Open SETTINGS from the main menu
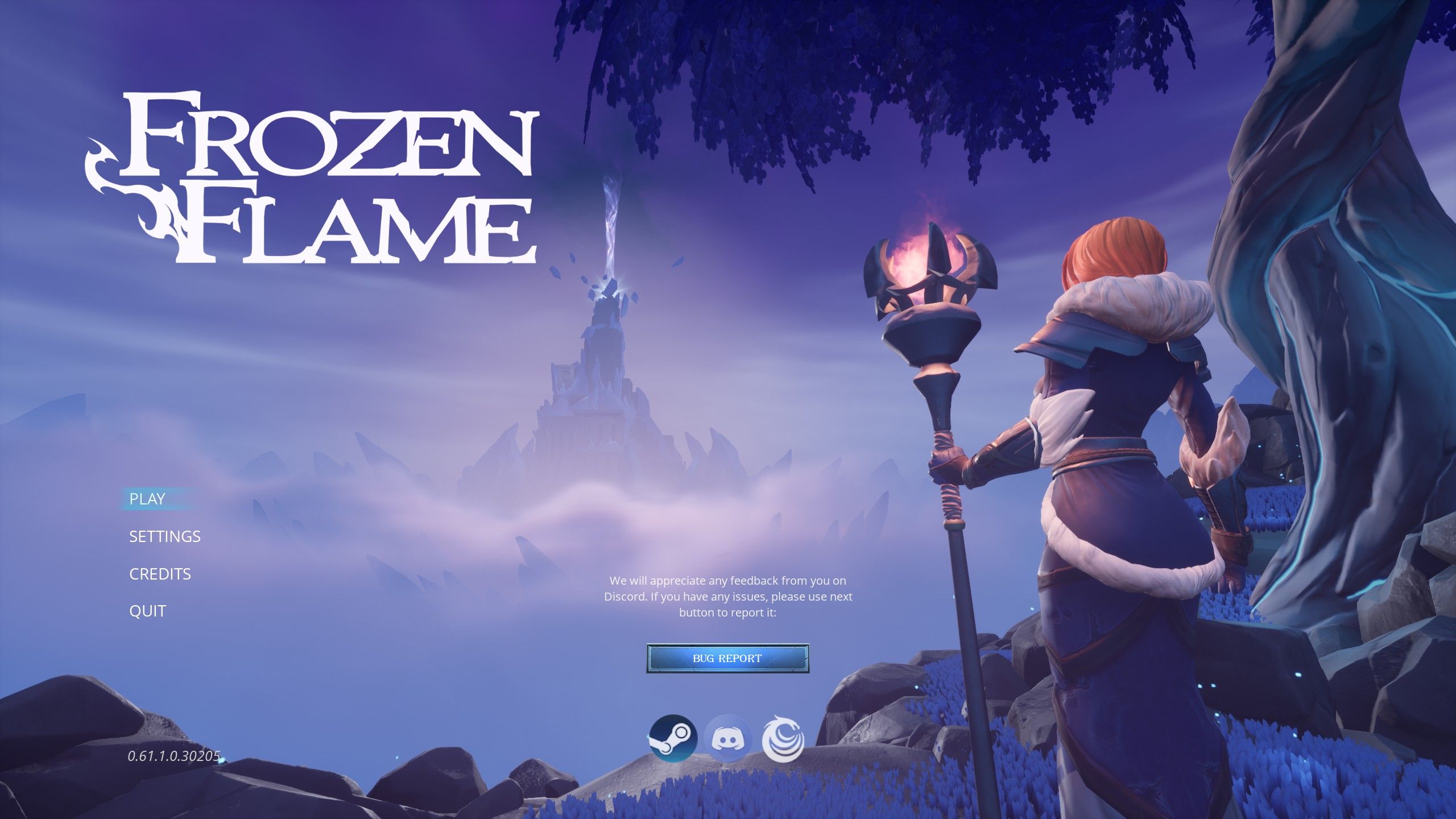Screen dimensions: 1456x819 (164, 536)
